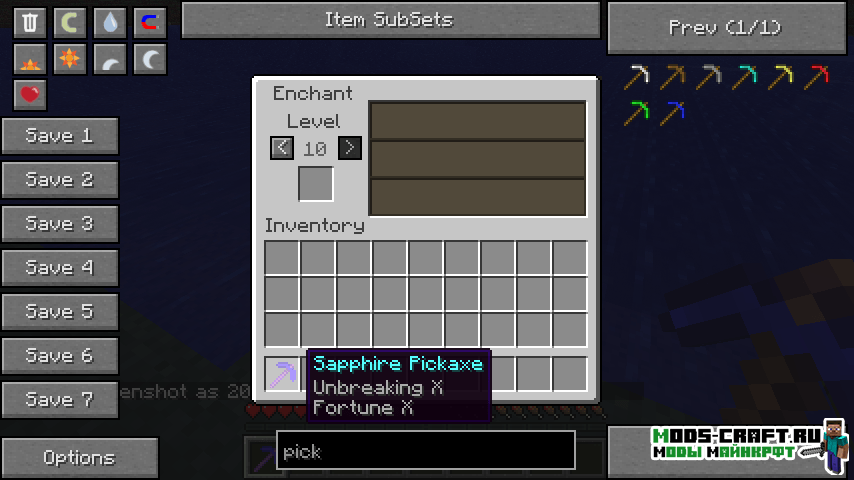Image resolution: width=854 pixels, height=480 pixels.
Task: Select the Sapphire Pickaxe hotbar slot
Action: pos(282,374)
